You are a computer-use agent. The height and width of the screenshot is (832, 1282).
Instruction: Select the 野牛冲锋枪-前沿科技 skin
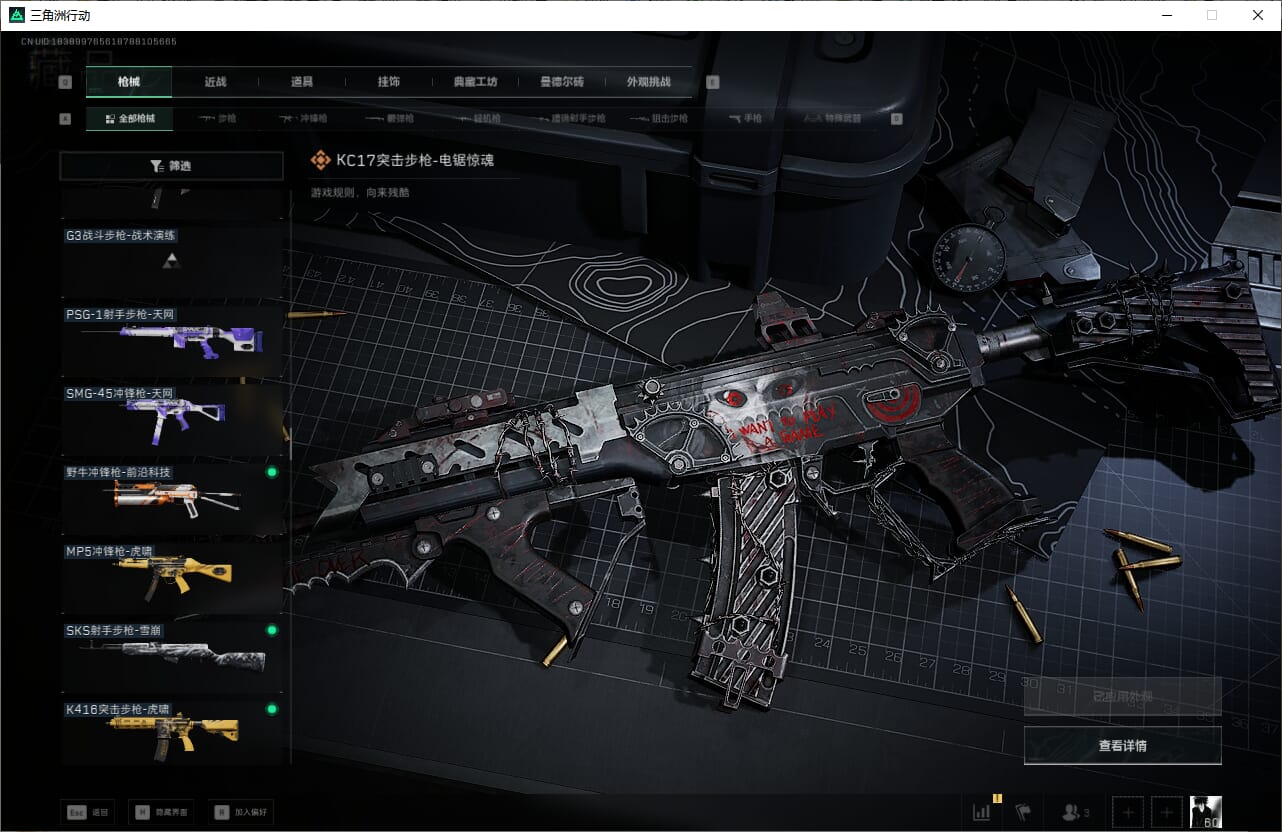coord(172,497)
